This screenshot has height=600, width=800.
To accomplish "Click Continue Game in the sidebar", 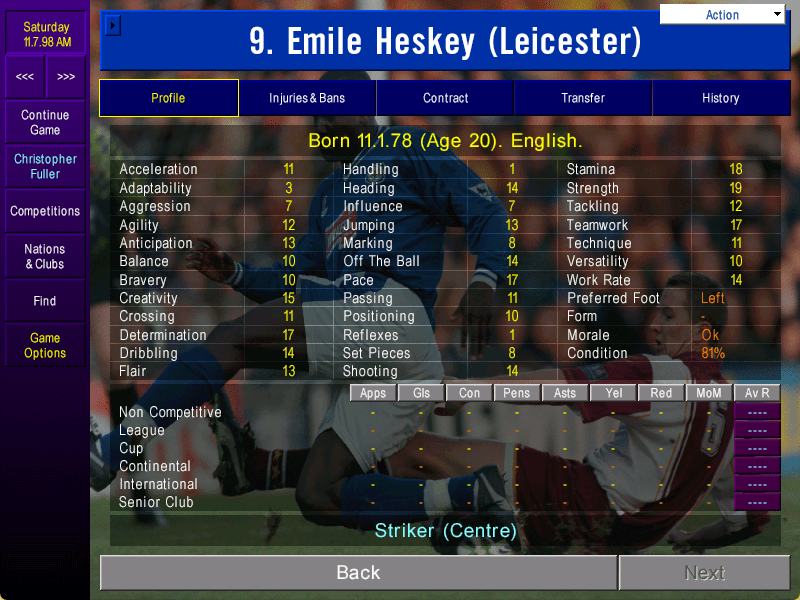I will click(45, 123).
